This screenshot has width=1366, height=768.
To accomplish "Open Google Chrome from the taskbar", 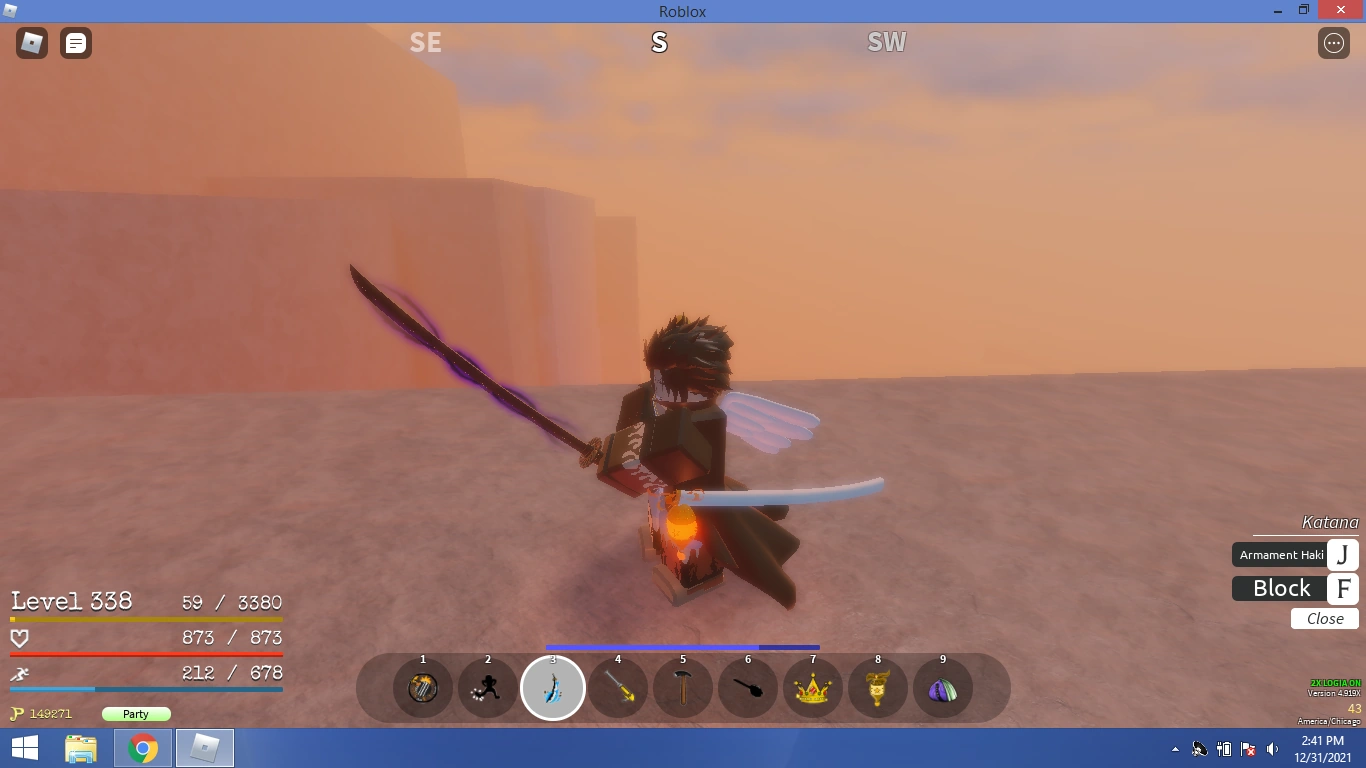I will click(142, 747).
